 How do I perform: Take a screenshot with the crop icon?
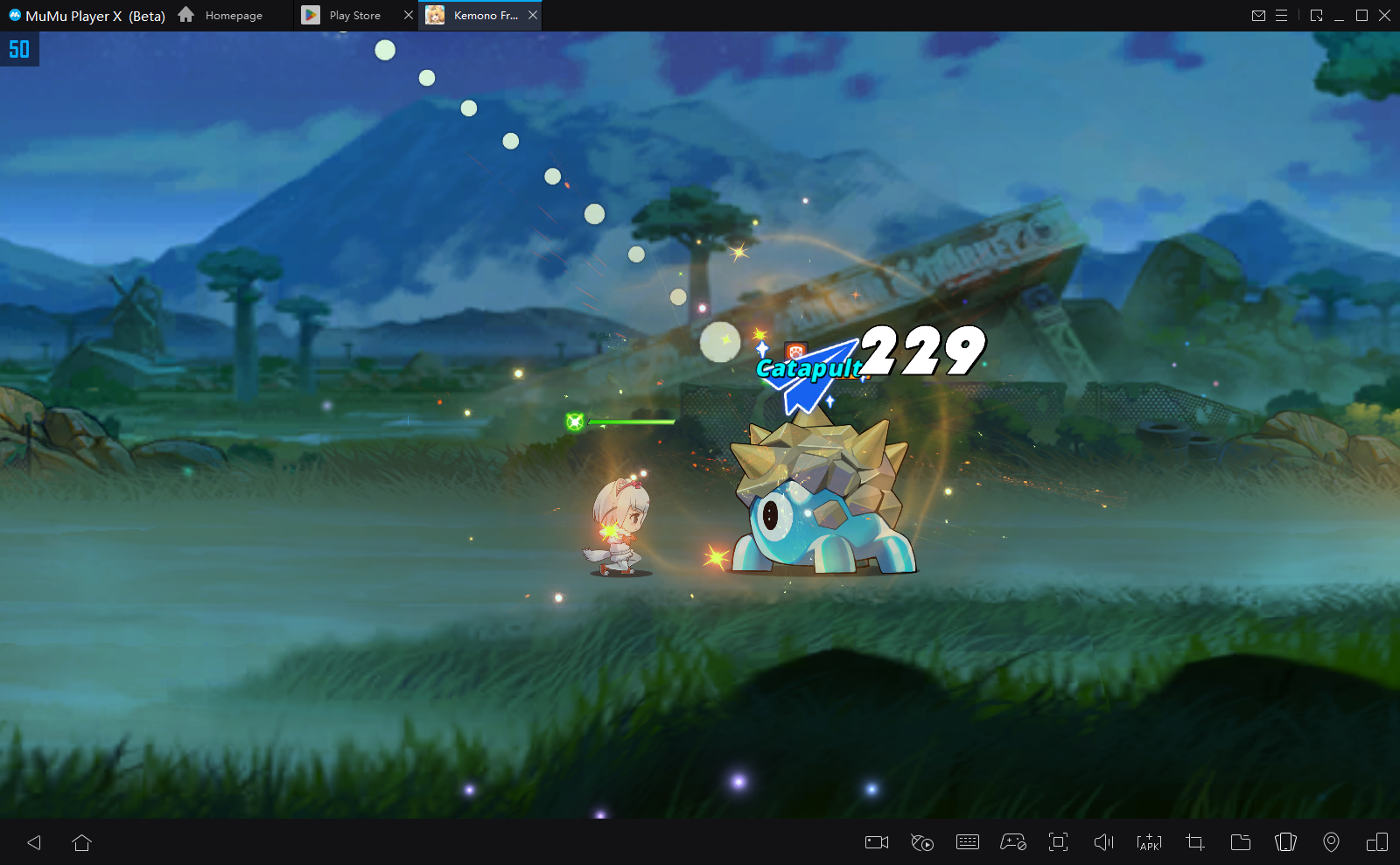[1194, 842]
